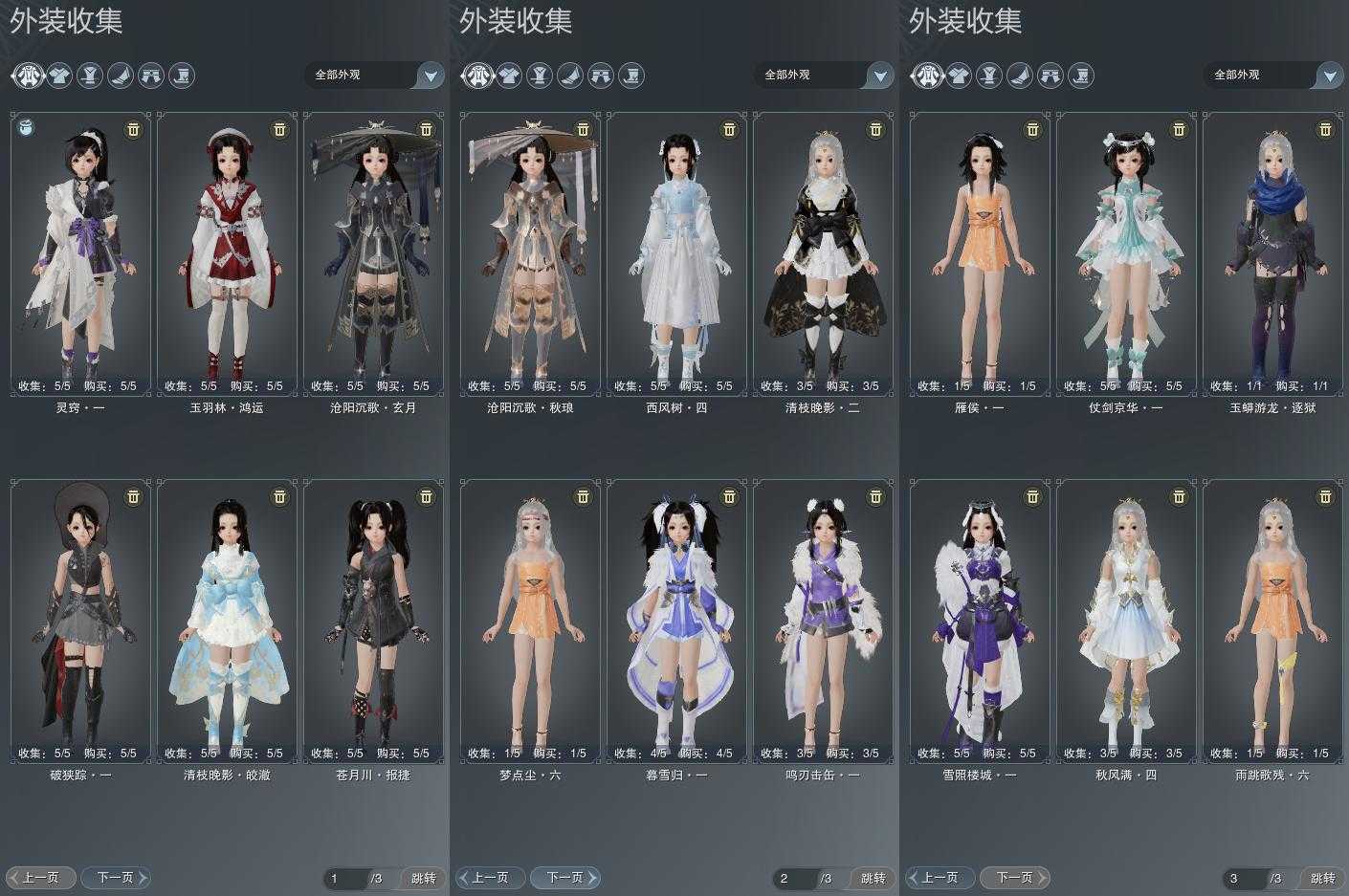Screen dimensions: 1349x896
Task: Click the page number field showing 2
Action: 795,878
